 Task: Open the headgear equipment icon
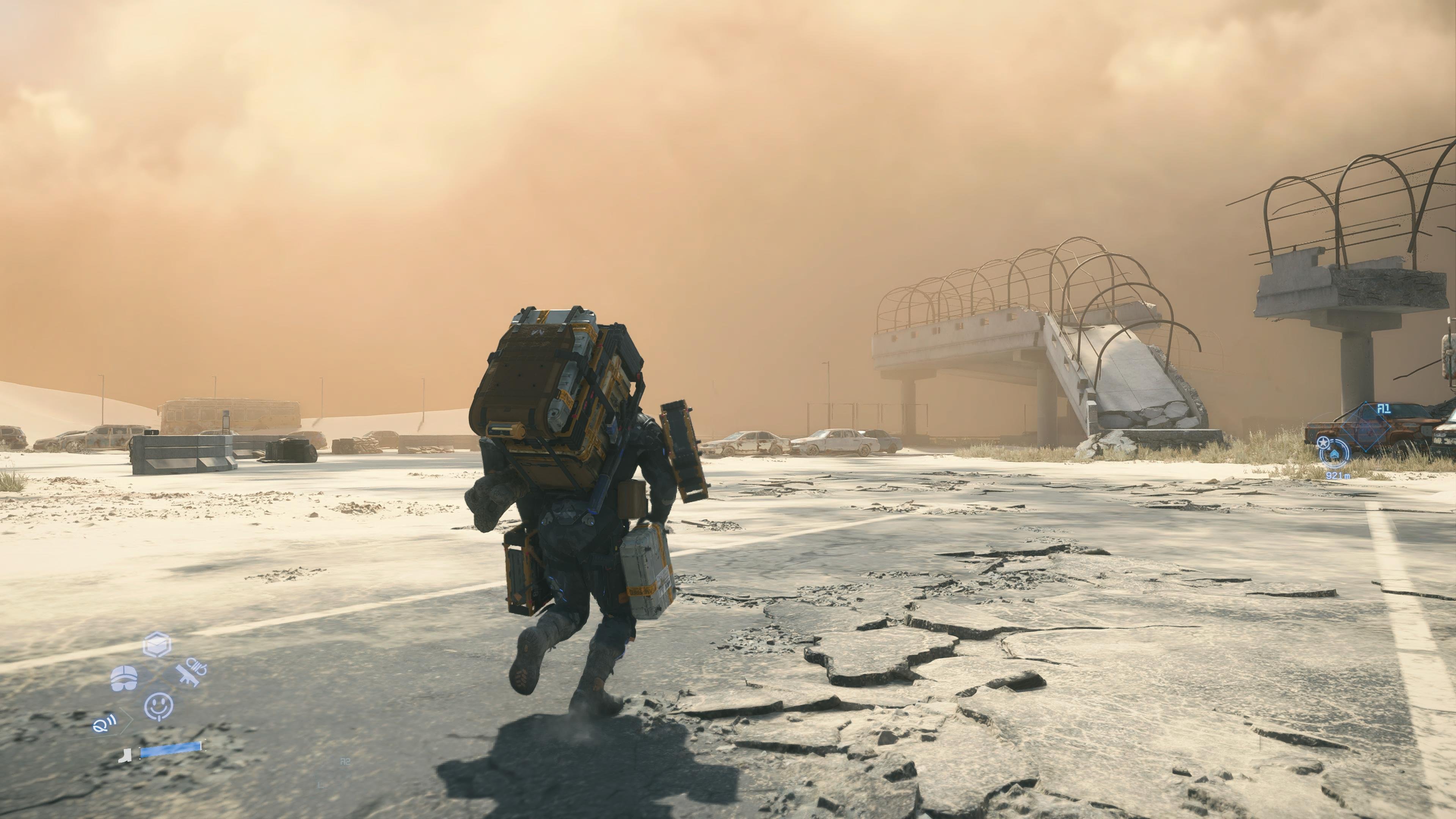point(124,678)
